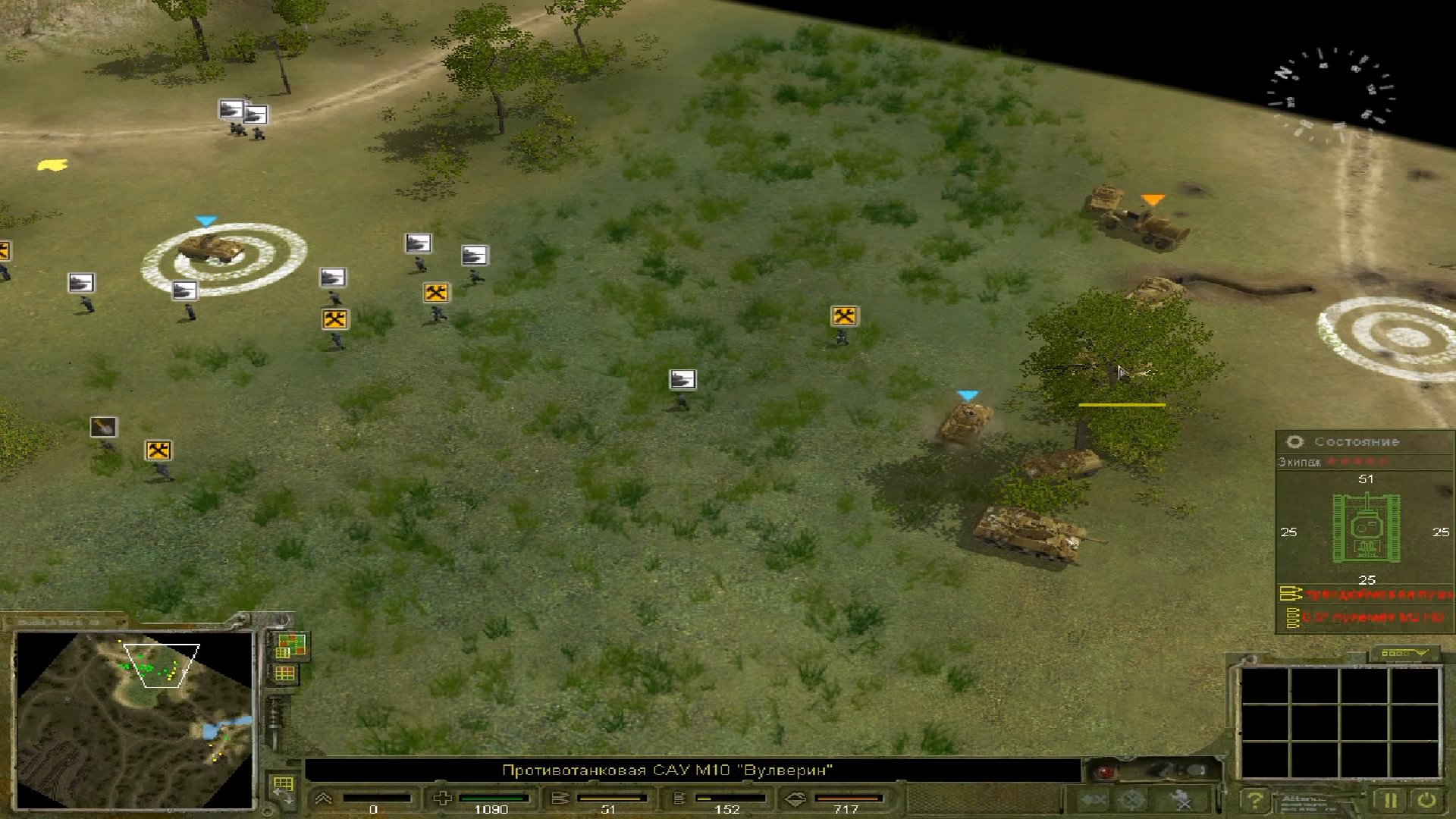1456x819 pixels.
Task: Click the yellow grid button beside minimap
Action: tap(285, 673)
